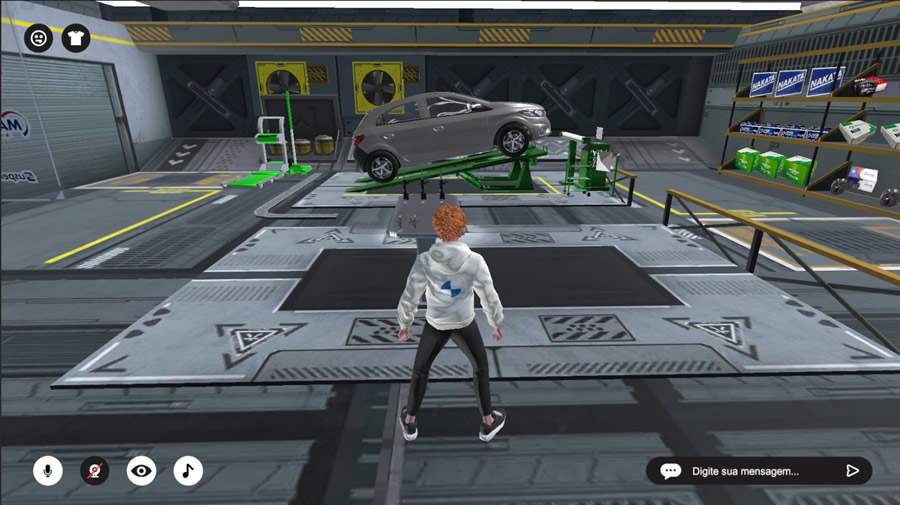
Task: Open the emoji reactions menu
Action: coord(39,39)
